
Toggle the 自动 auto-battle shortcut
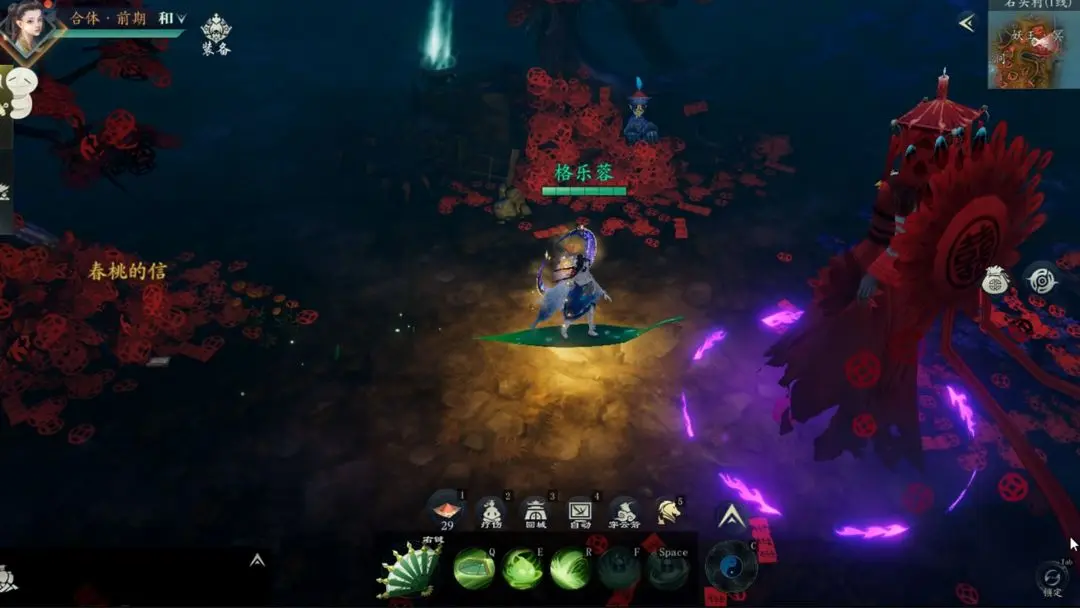tap(580, 512)
